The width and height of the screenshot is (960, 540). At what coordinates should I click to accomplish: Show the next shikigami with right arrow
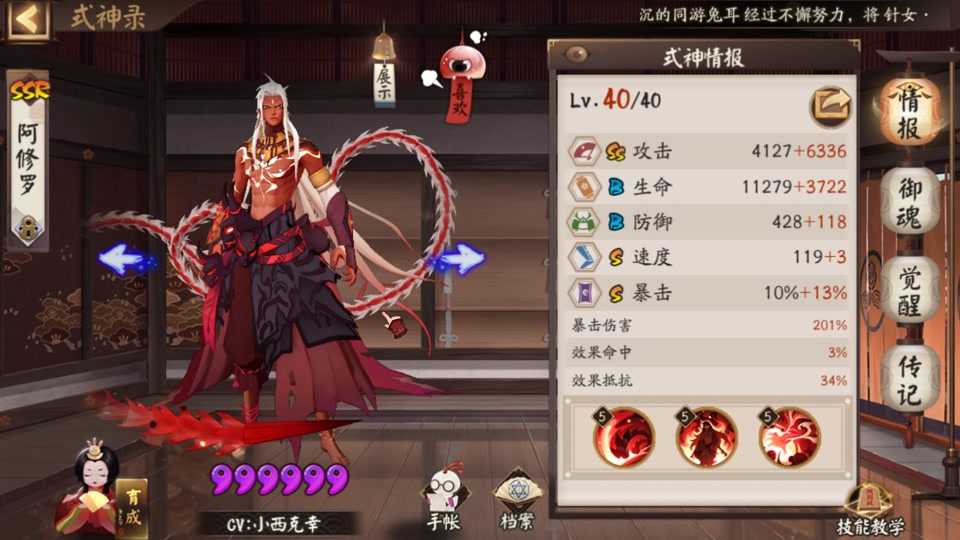pos(459,260)
